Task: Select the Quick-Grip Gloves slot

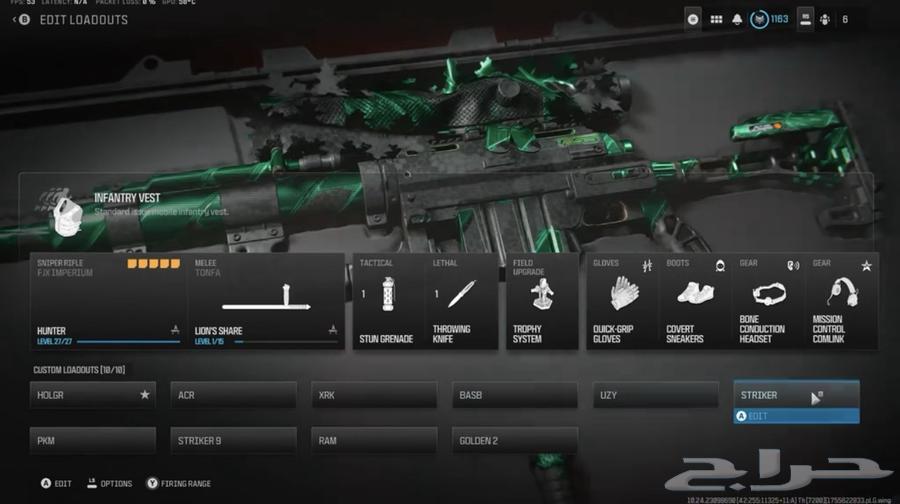Action: click(622, 301)
